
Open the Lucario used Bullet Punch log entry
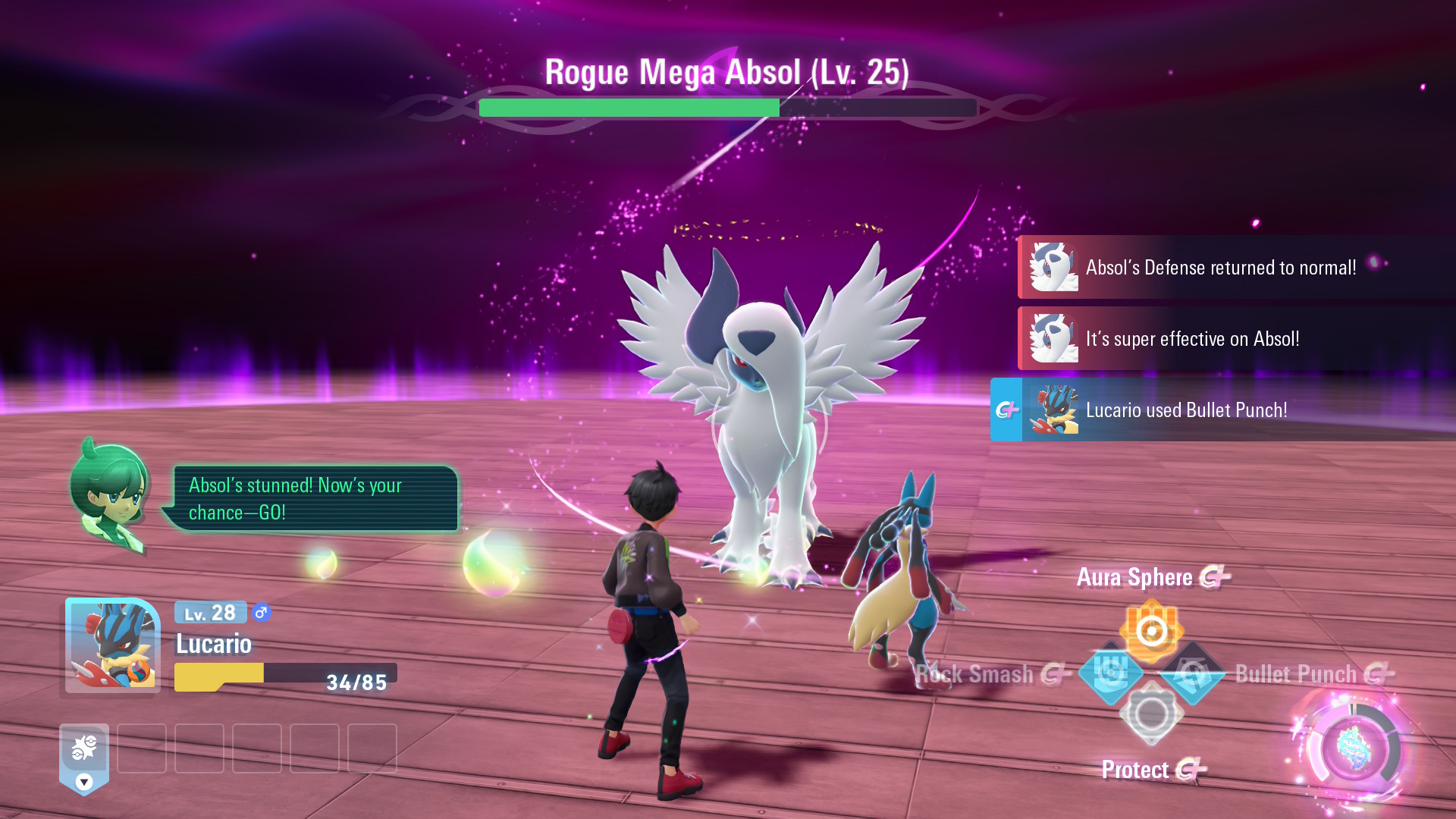1222,410
